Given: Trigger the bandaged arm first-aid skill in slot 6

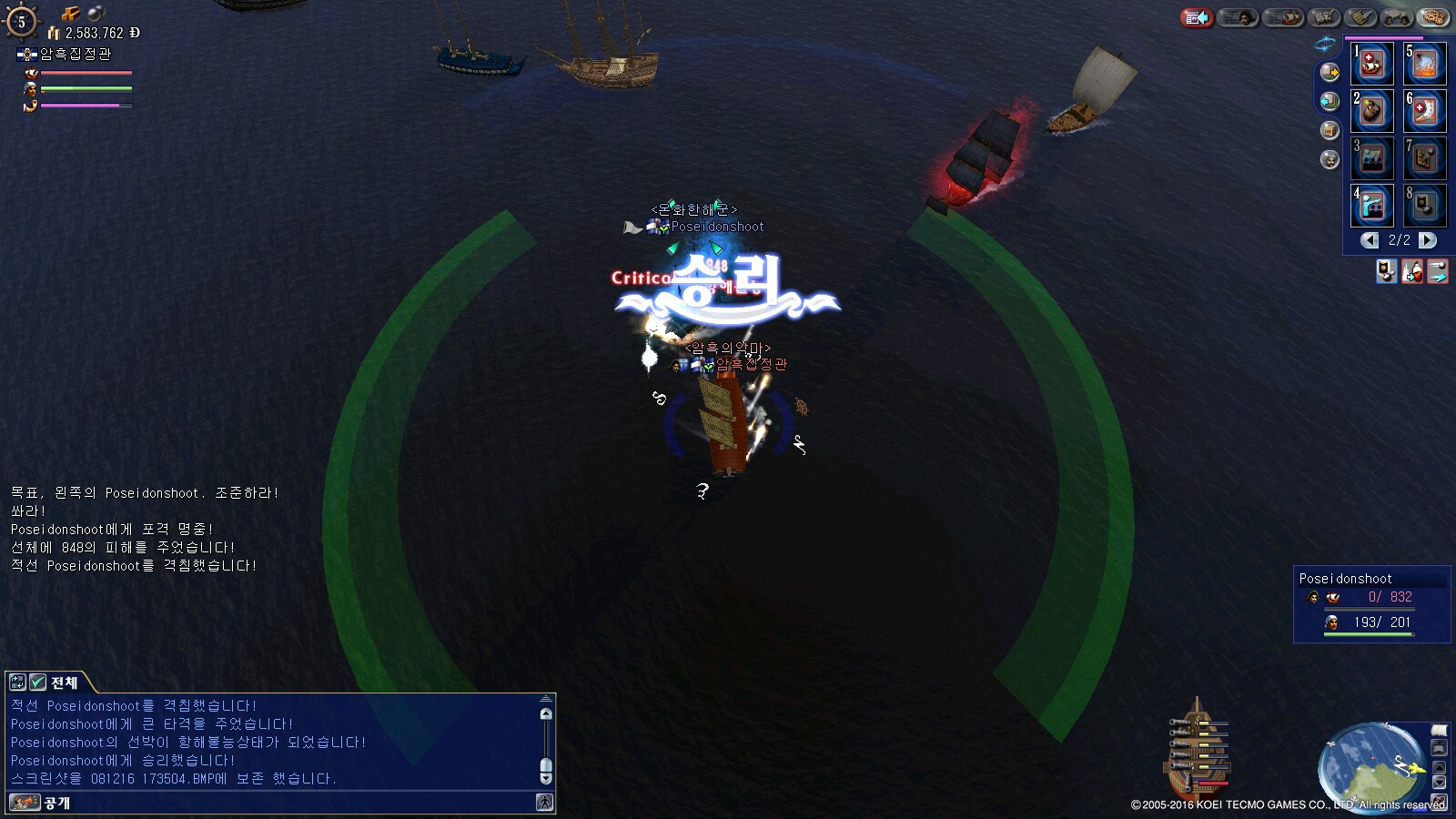Looking at the screenshot, I should 1424,111.
